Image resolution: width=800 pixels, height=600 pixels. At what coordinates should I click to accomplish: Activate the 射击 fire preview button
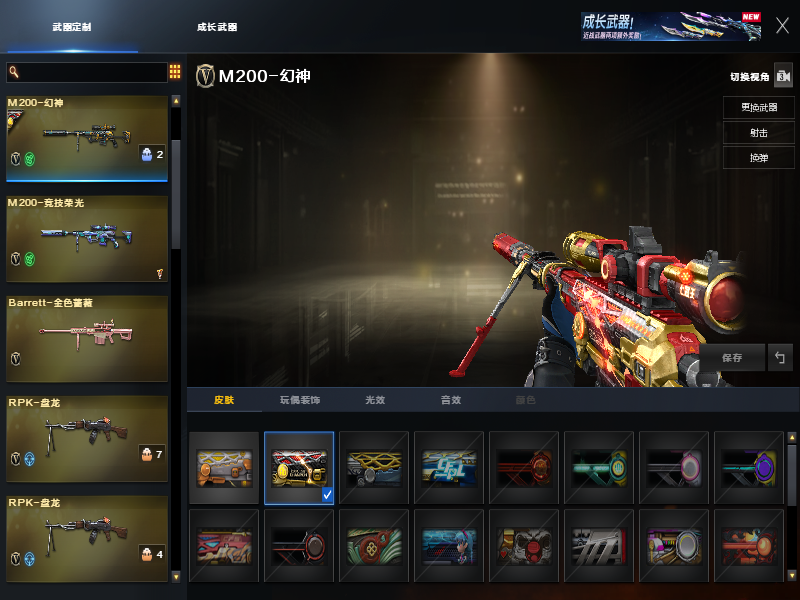pos(759,133)
